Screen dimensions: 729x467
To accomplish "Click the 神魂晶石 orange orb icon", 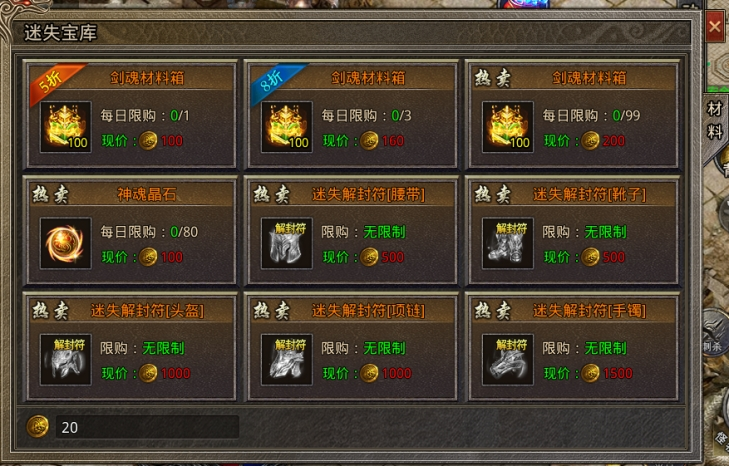I will (x=65, y=243).
